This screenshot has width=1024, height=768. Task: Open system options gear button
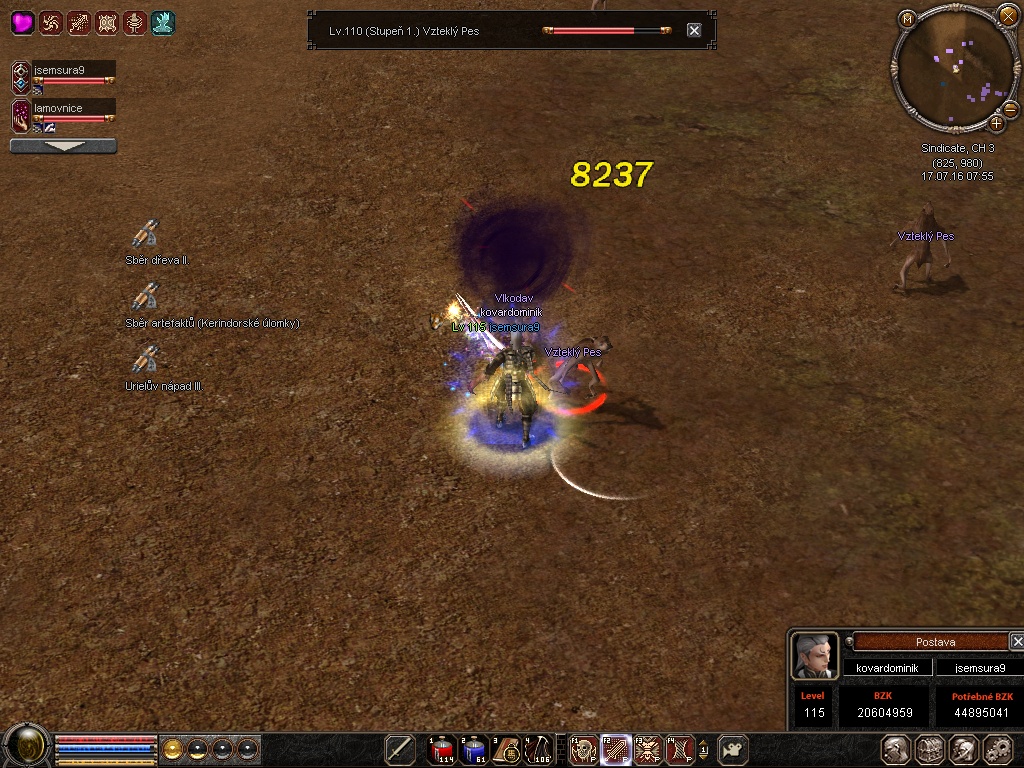[997, 749]
